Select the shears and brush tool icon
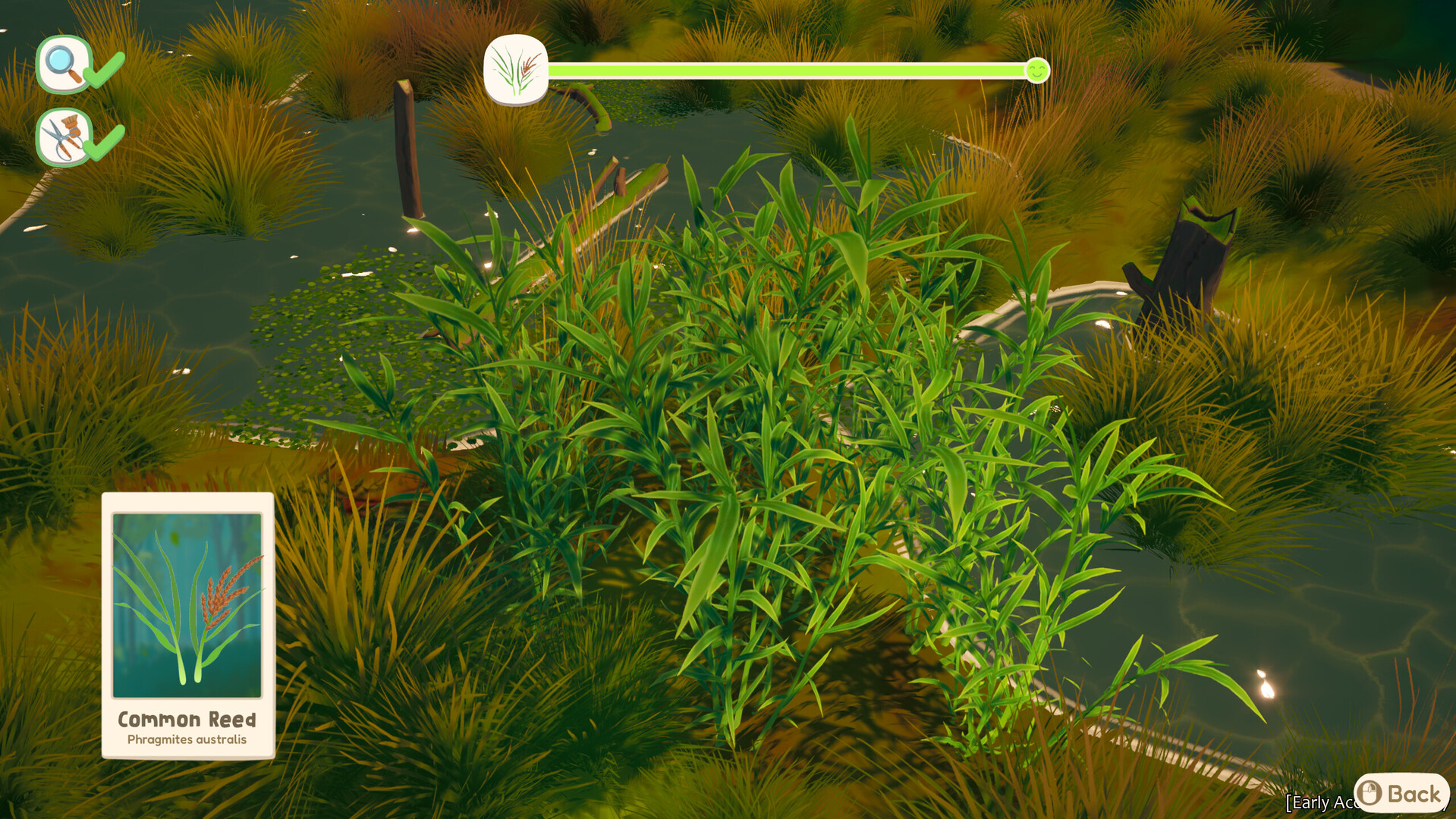 pos(64,137)
